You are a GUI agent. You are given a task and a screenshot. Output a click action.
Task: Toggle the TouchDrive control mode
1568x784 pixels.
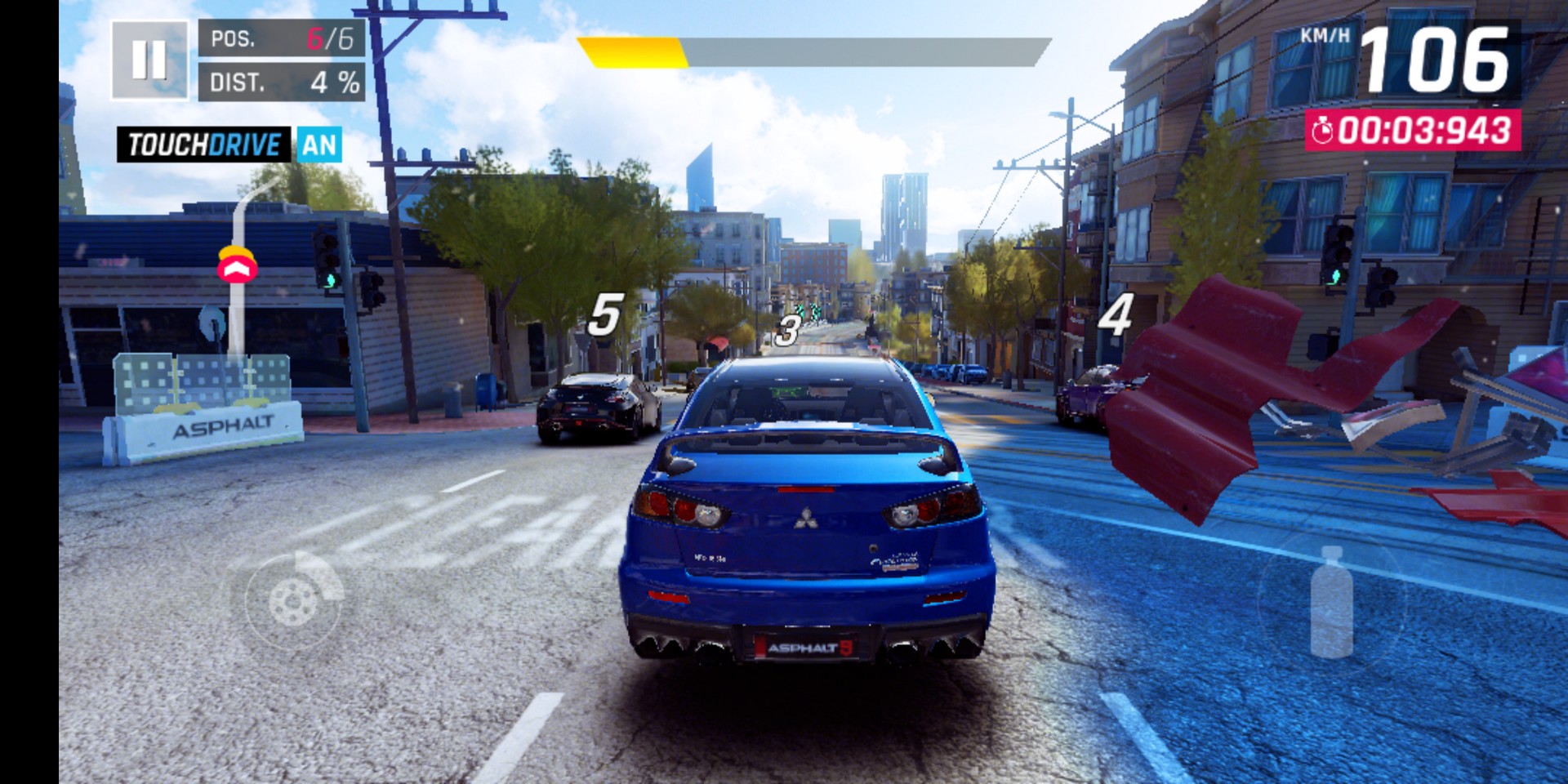pos(229,145)
